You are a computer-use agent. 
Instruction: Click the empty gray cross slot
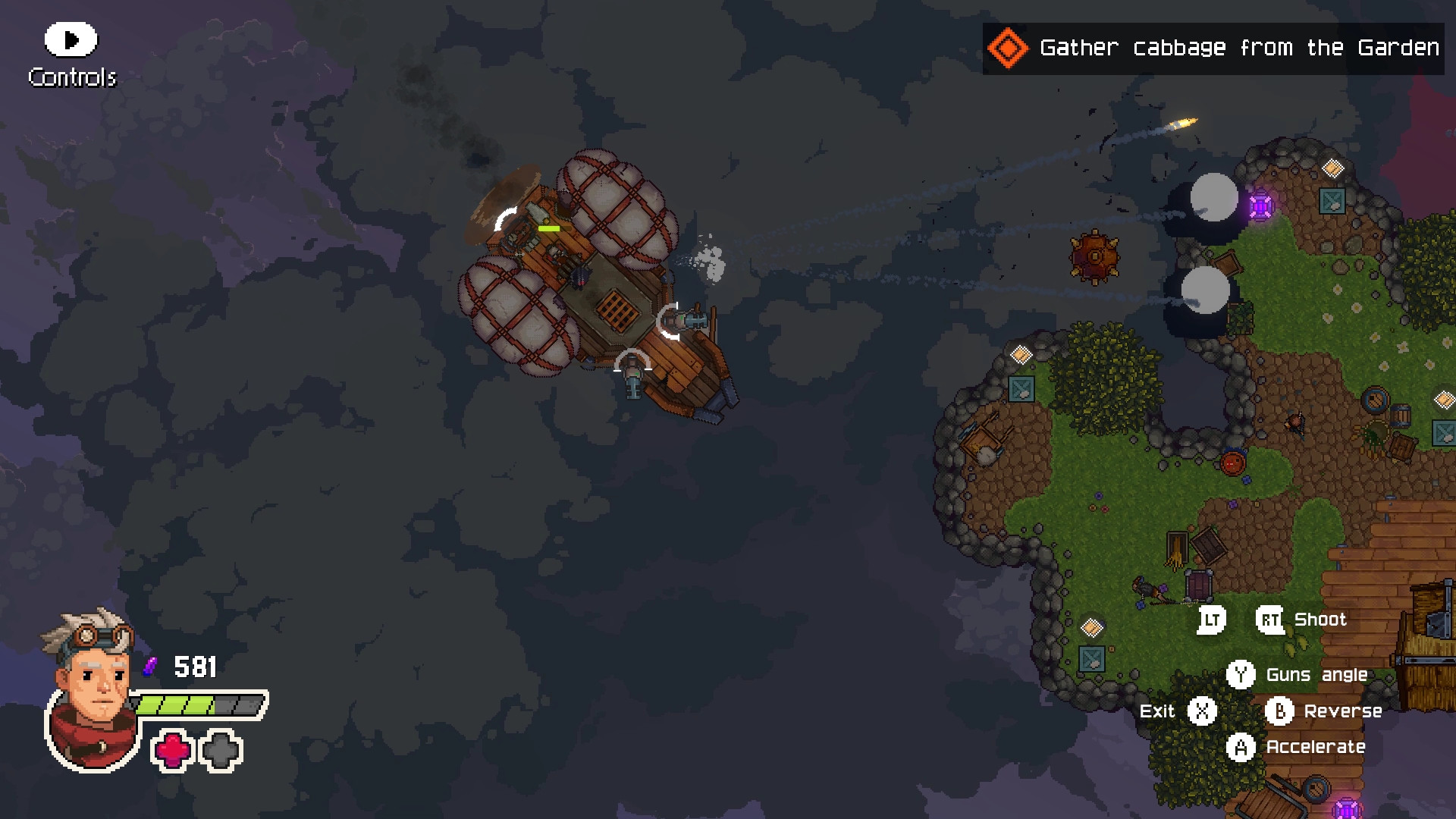tap(221, 752)
